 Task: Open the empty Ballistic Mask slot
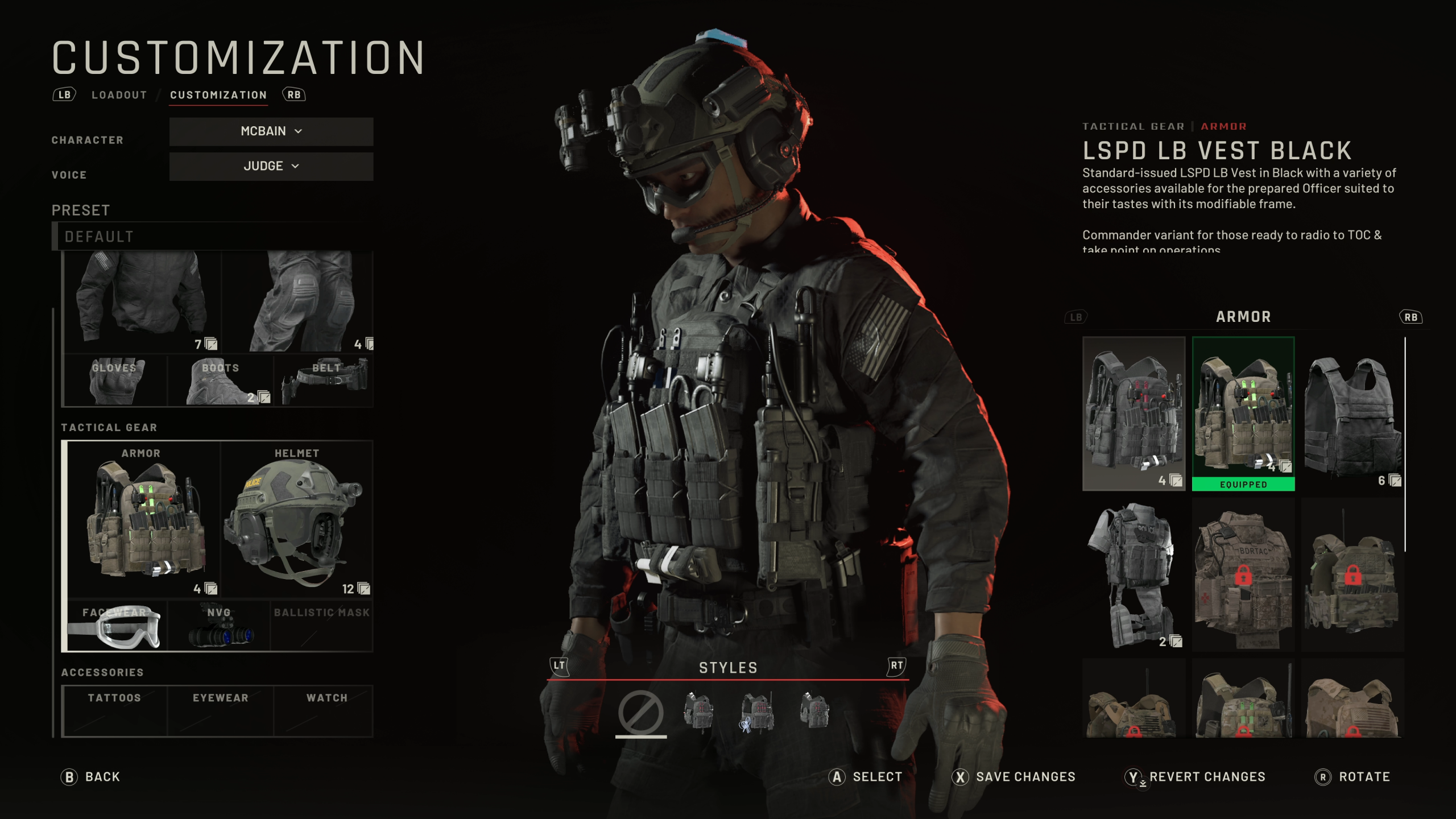[x=322, y=626]
